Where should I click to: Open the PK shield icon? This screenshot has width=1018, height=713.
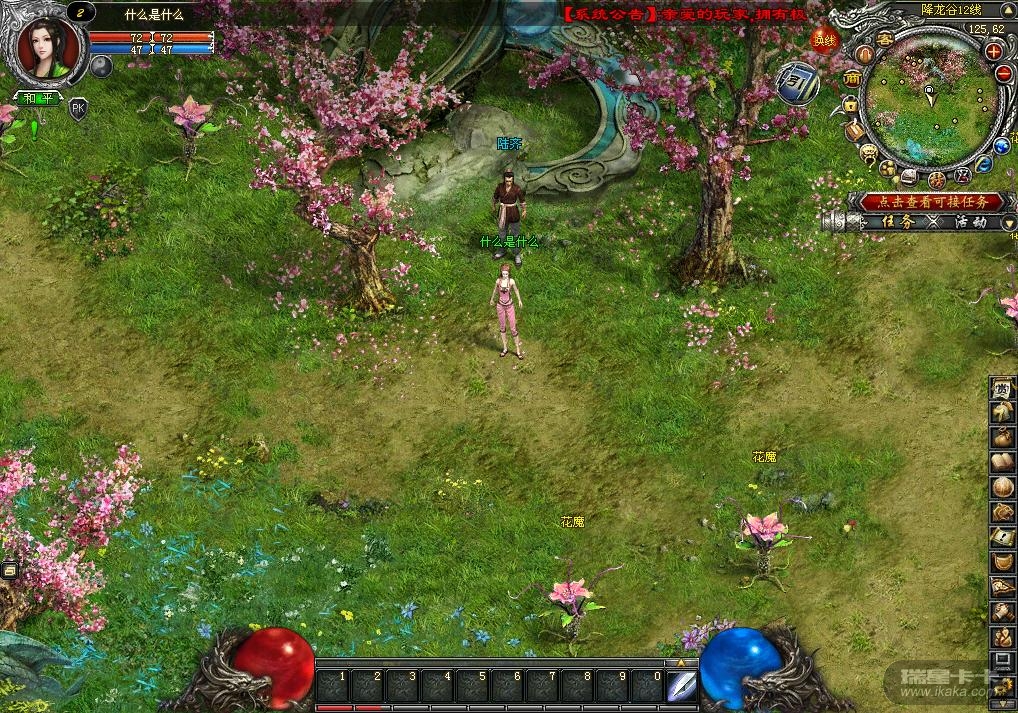[78, 109]
